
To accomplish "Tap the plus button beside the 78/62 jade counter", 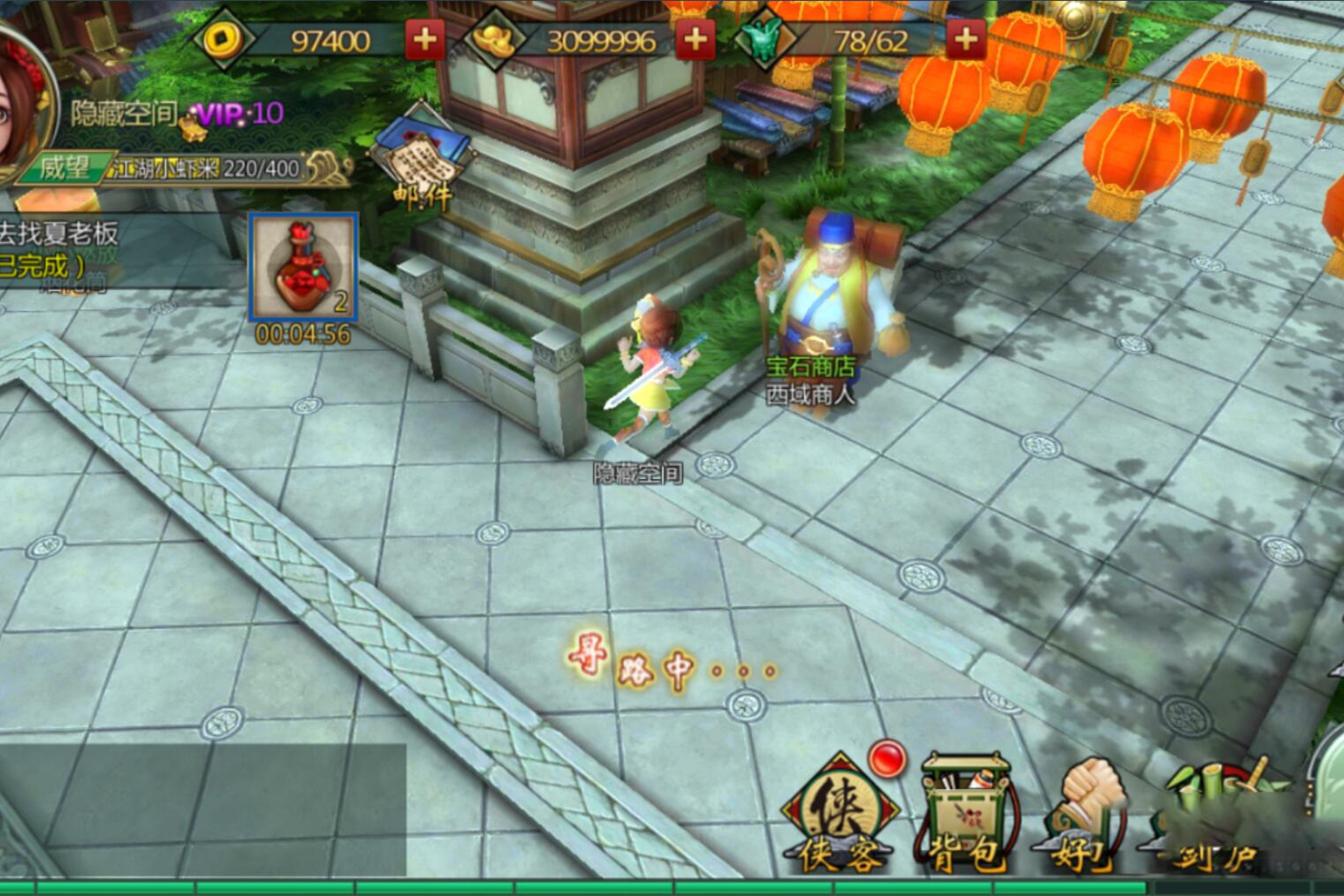I will [966, 41].
